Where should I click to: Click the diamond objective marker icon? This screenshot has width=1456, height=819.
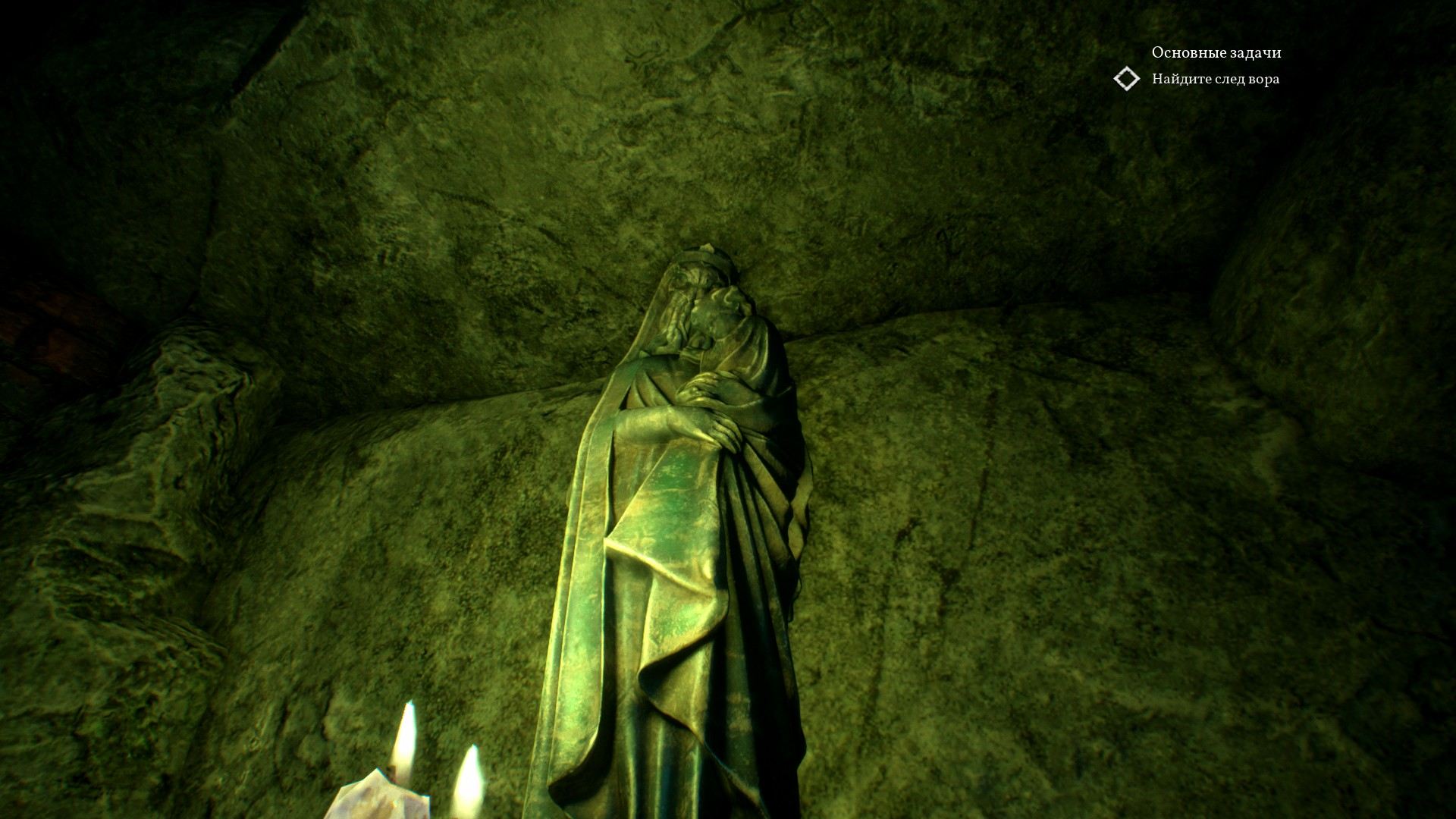coord(1127,79)
